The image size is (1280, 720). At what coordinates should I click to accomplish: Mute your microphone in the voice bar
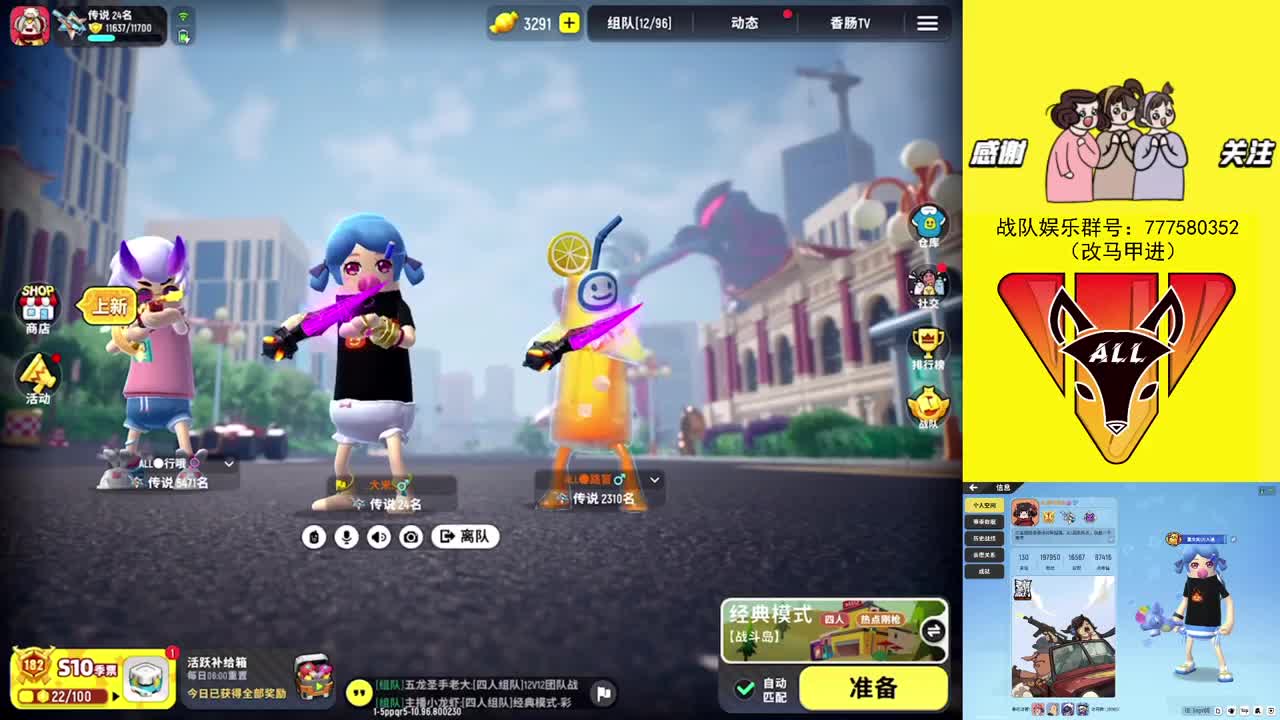346,537
